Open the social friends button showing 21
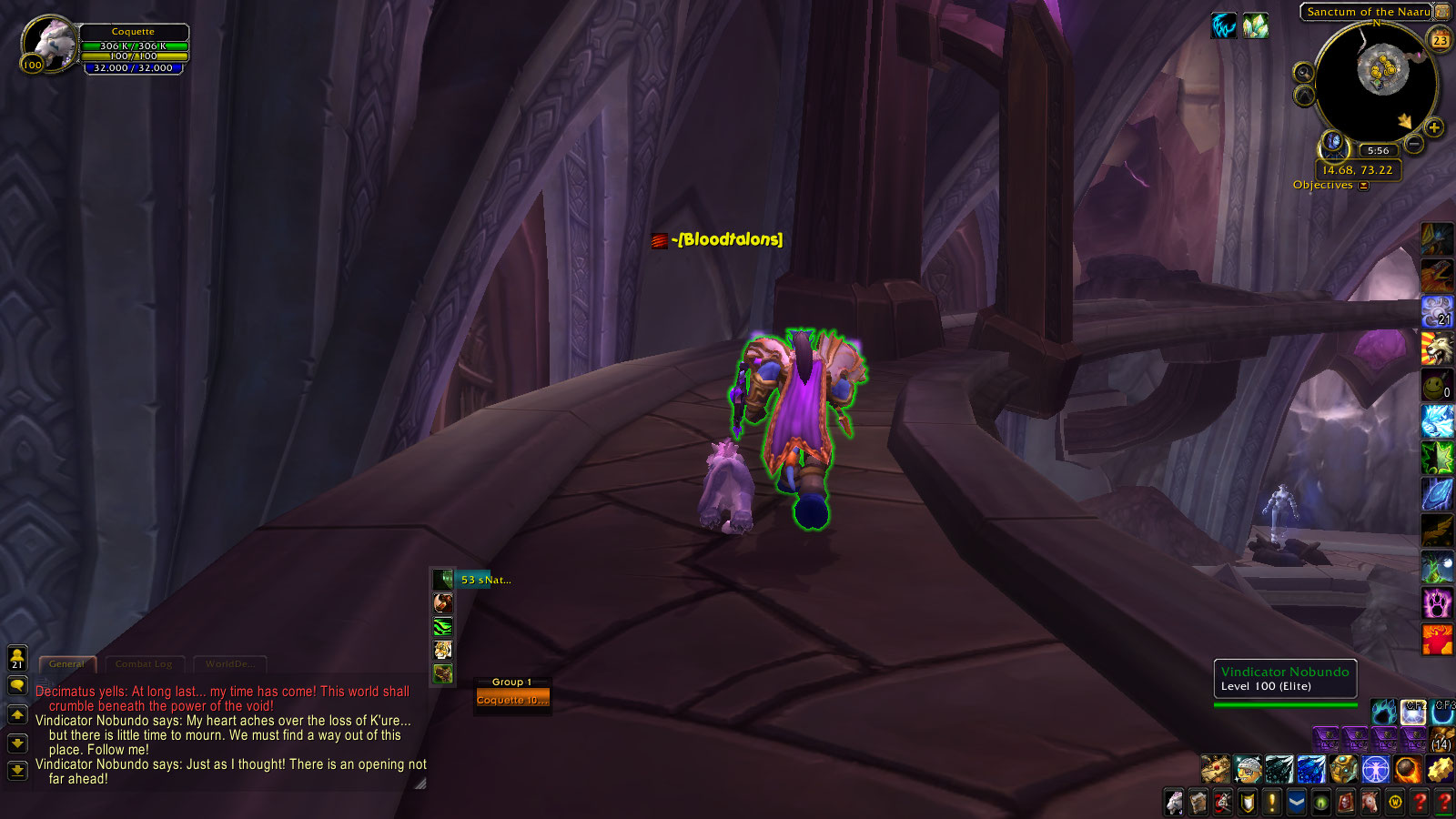The image size is (1456, 819). (x=17, y=658)
